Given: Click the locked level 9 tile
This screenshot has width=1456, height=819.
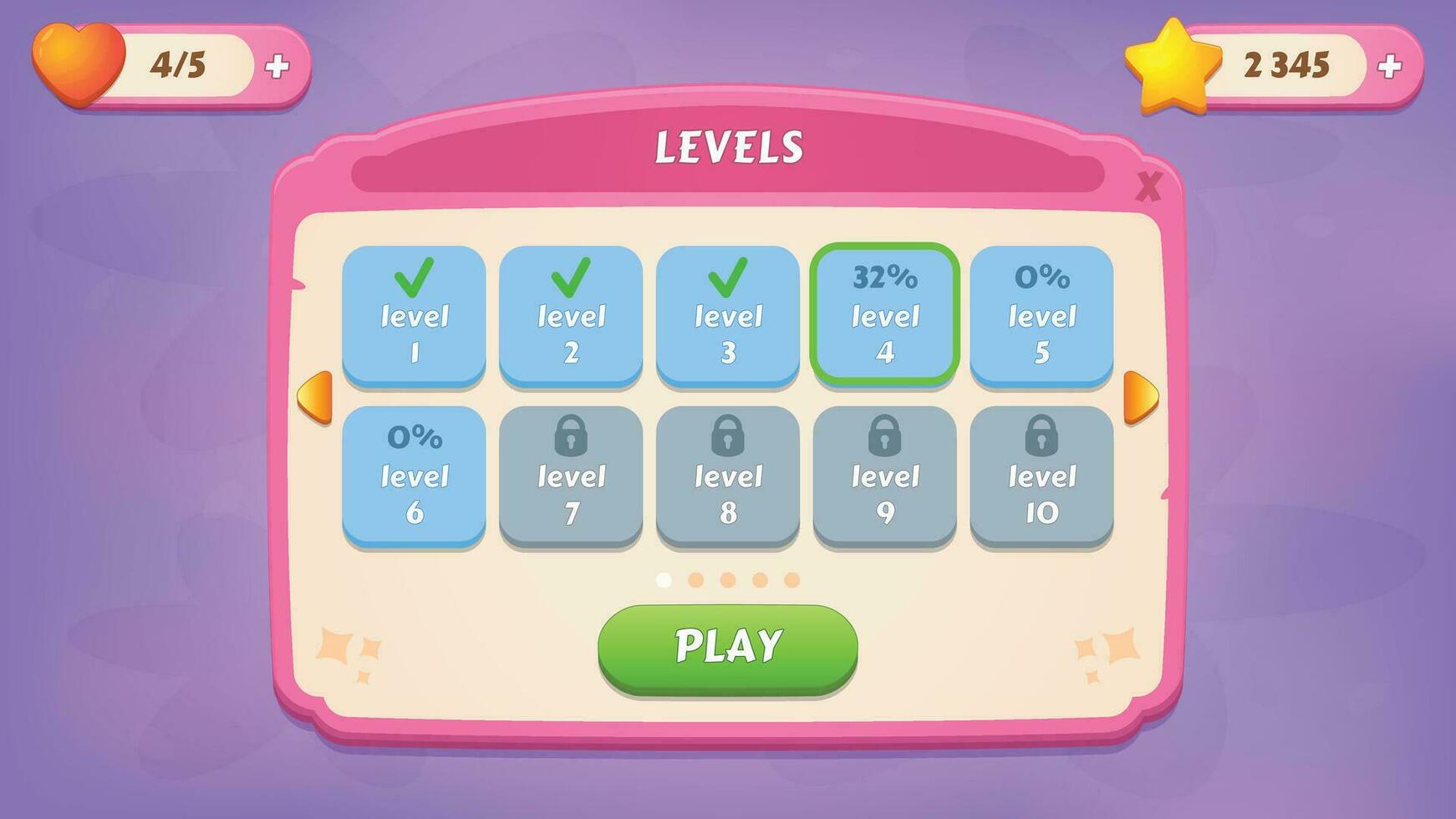Looking at the screenshot, I should tap(886, 475).
